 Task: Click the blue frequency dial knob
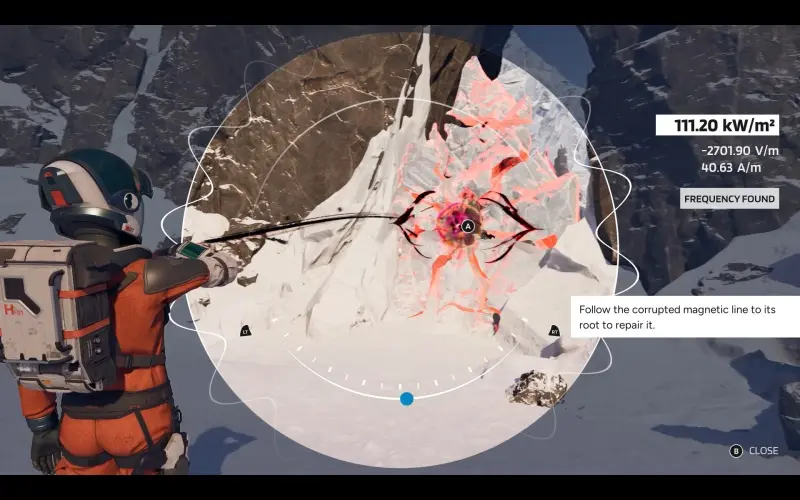407,398
